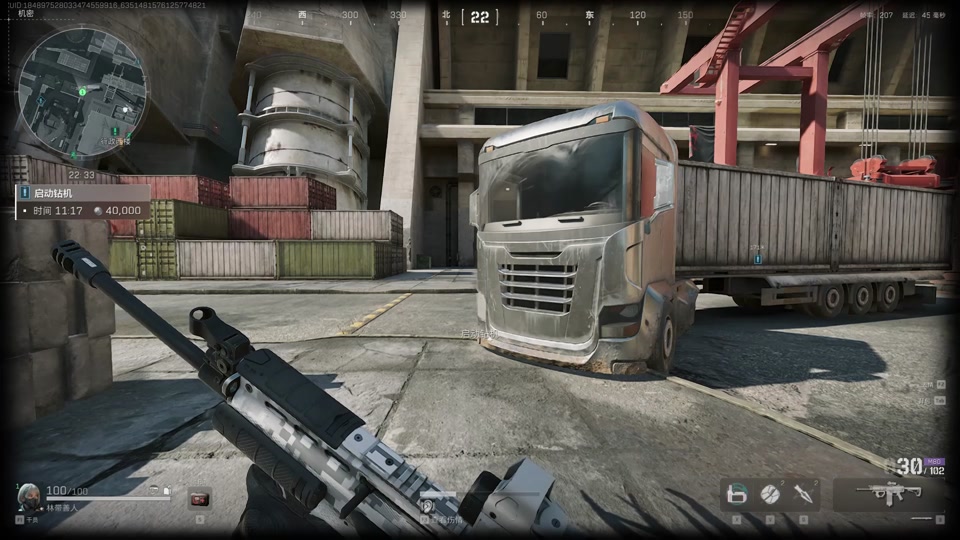Open the circular minimap

(x=80, y=88)
